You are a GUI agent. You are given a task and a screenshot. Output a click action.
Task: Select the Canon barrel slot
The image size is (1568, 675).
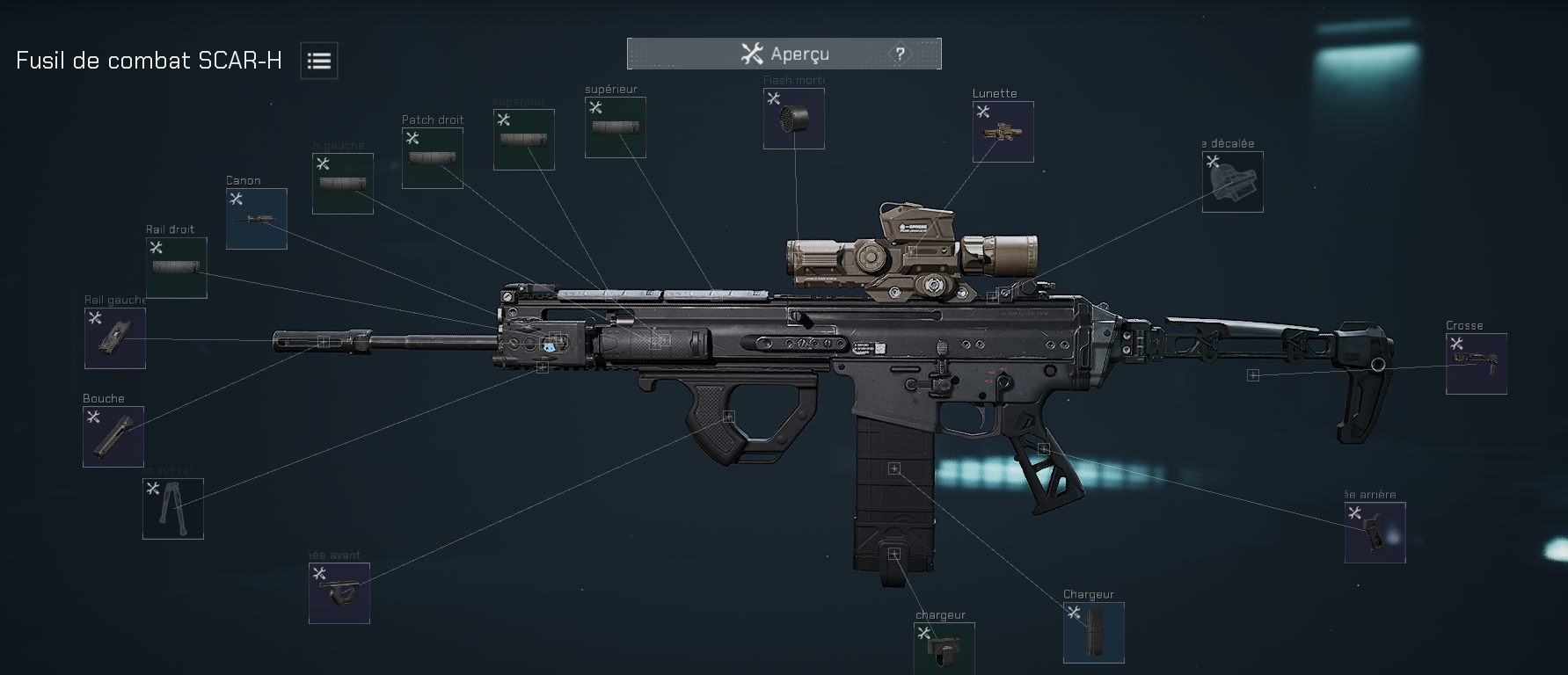pyautogui.click(x=256, y=218)
